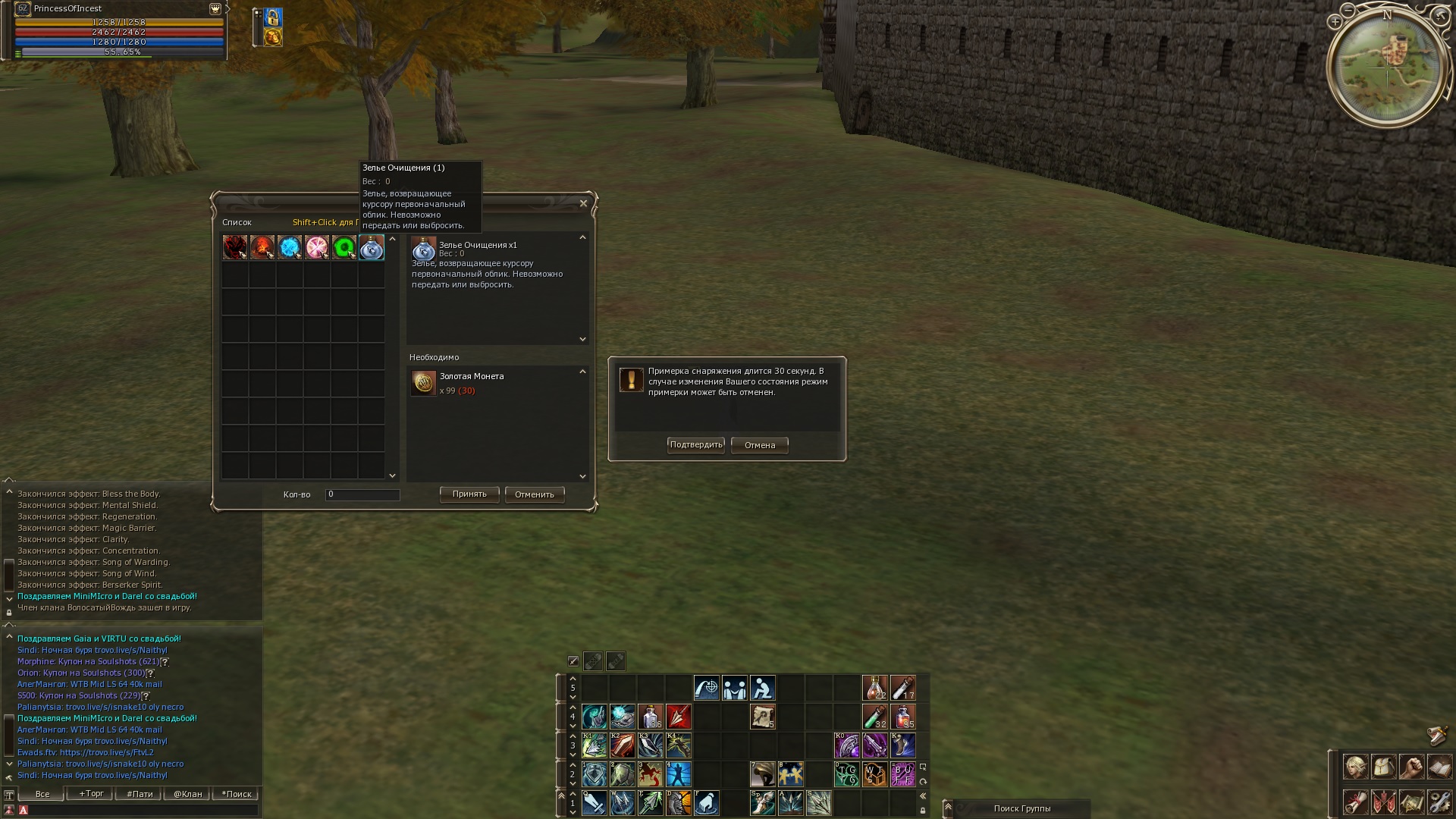Cancel the try-on dialog with Отмена
1456x819 pixels.
click(x=759, y=445)
